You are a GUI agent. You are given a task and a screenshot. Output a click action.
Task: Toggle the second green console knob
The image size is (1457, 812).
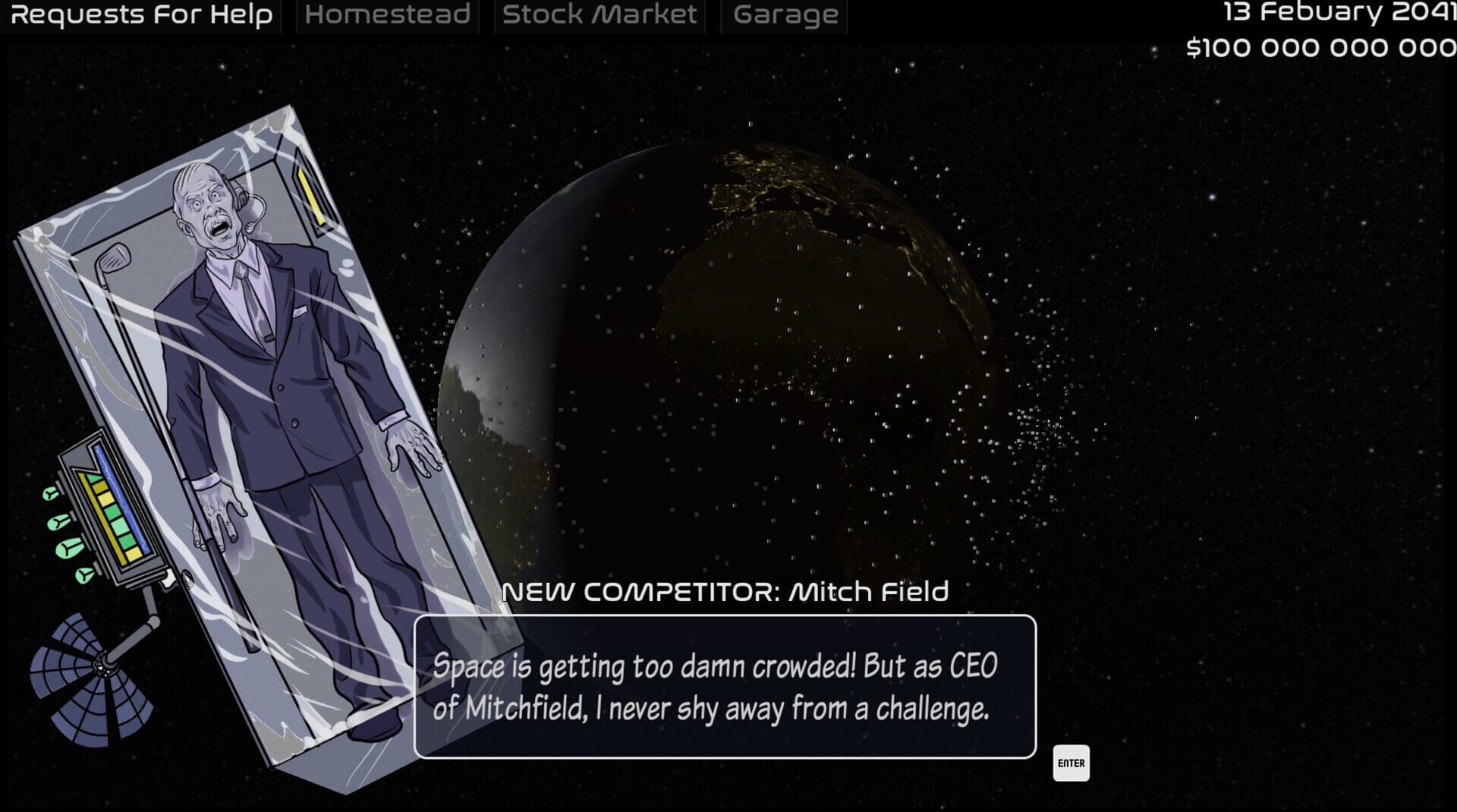tap(58, 522)
